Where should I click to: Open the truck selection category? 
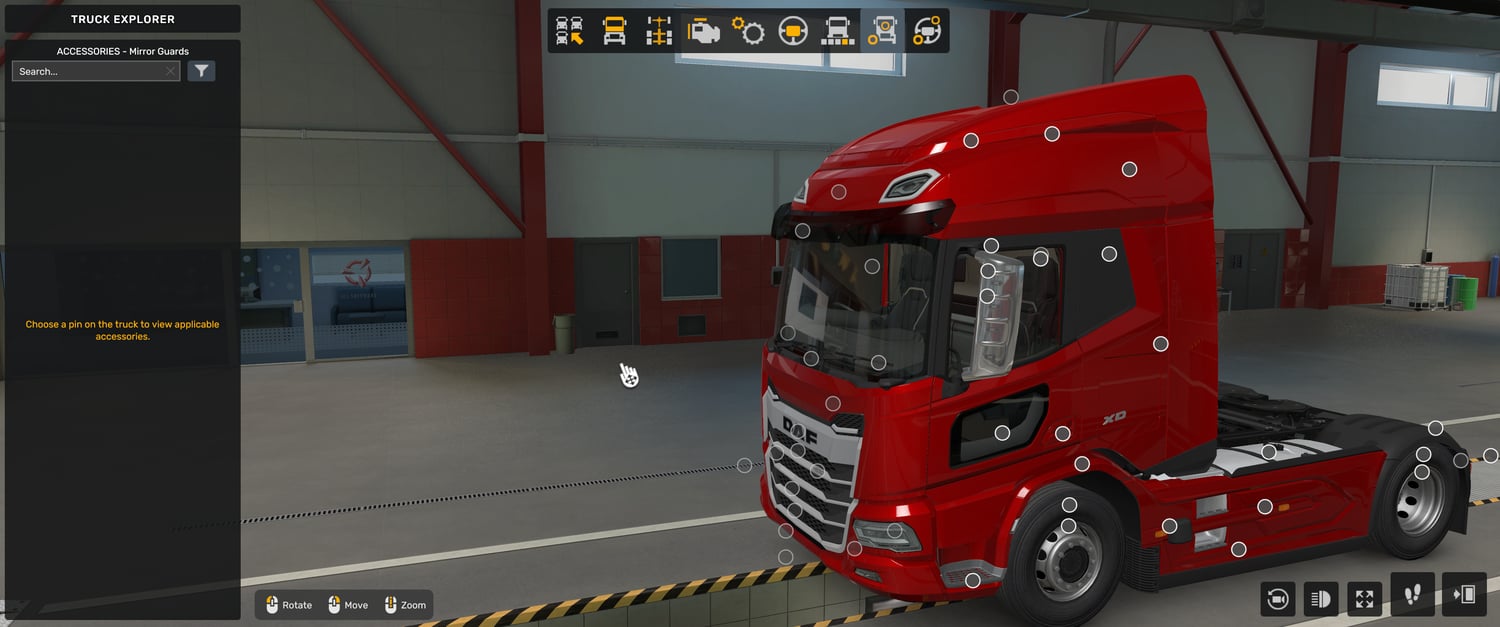tap(570, 31)
